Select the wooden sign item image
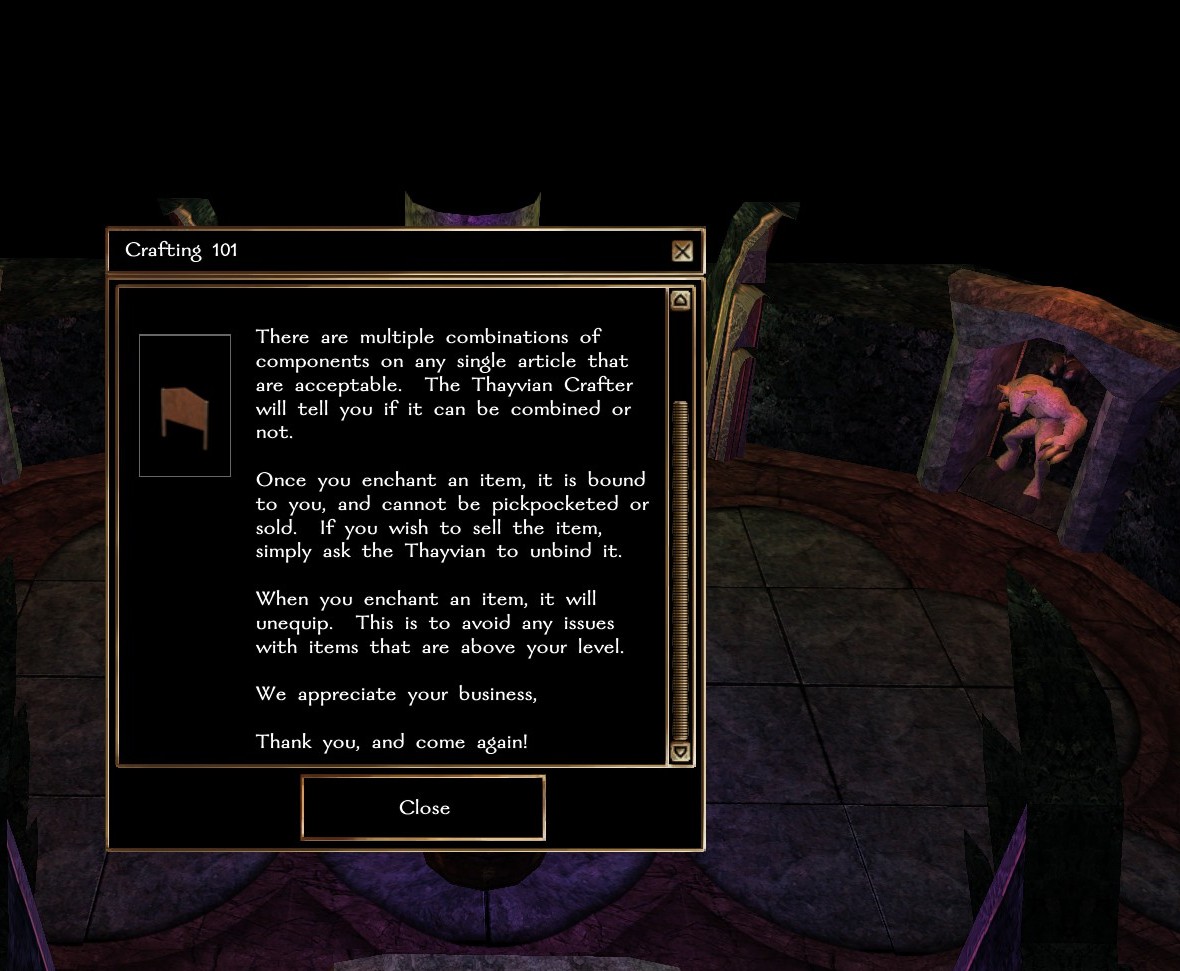Image resolution: width=1180 pixels, height=971 pixels. (x=185, y=407)
